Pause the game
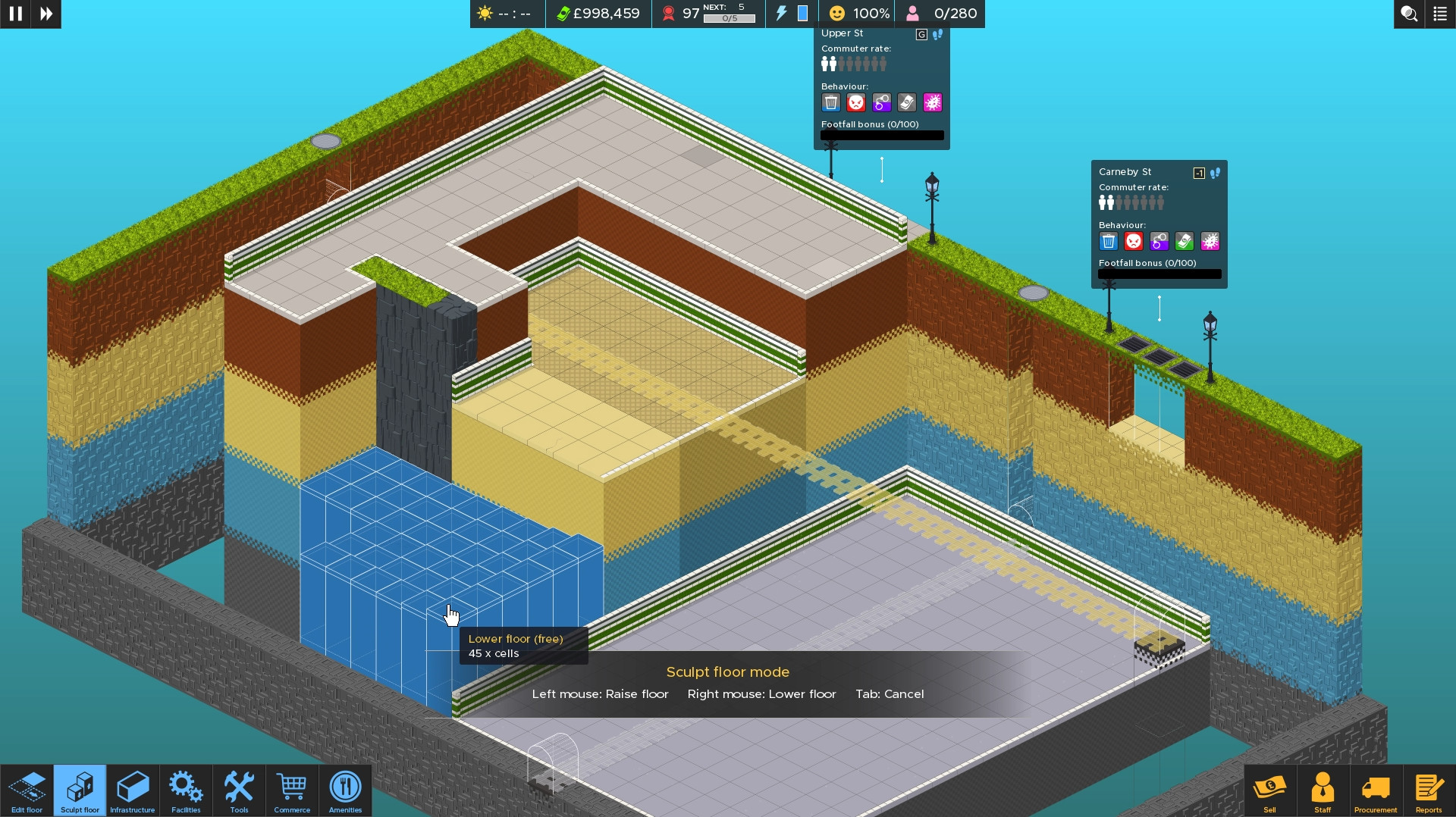Screen dimensions: 1456x817 (15, 14)
